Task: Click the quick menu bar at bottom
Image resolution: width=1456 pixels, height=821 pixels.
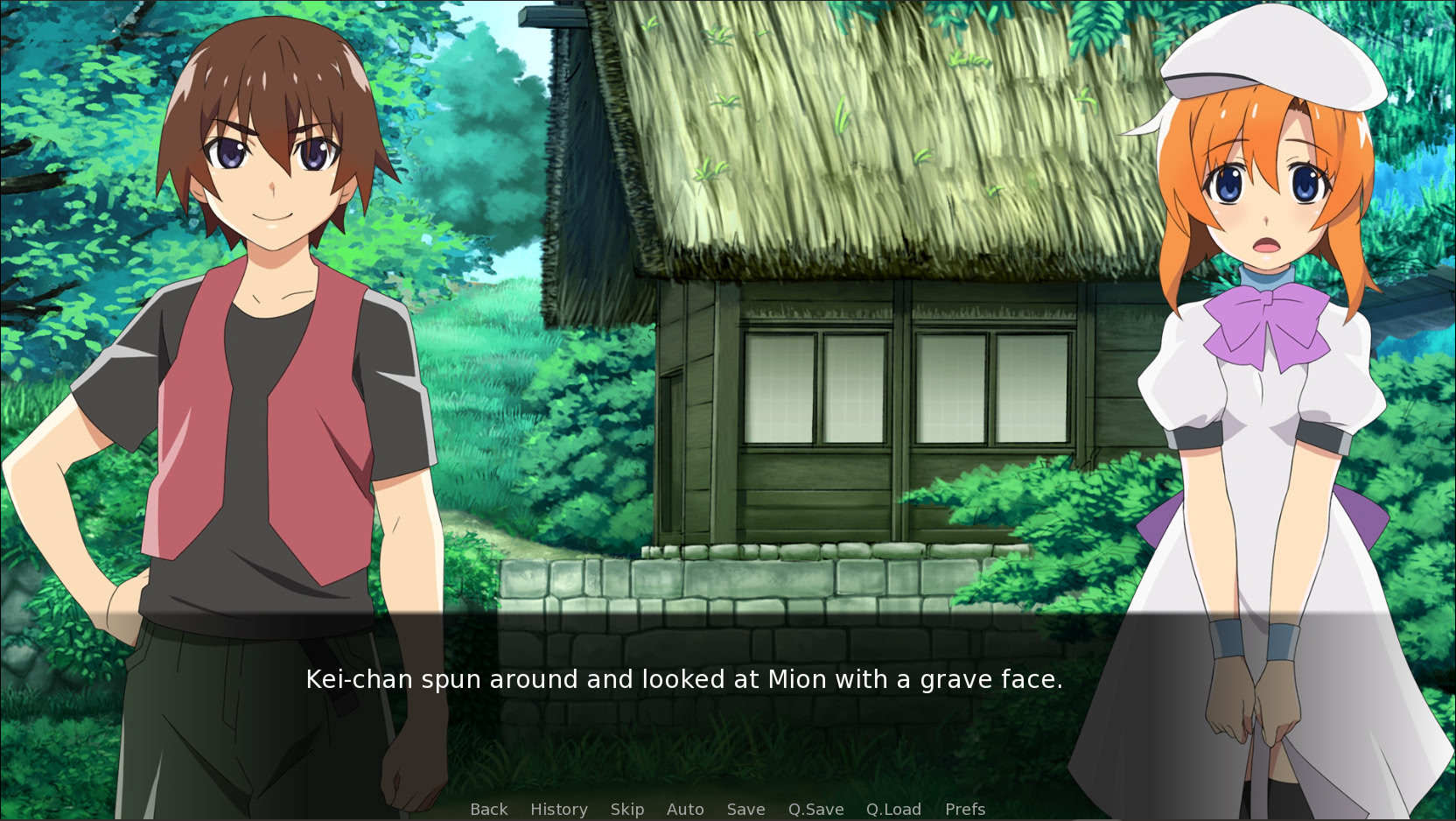Action: click(x=726, y=809)
